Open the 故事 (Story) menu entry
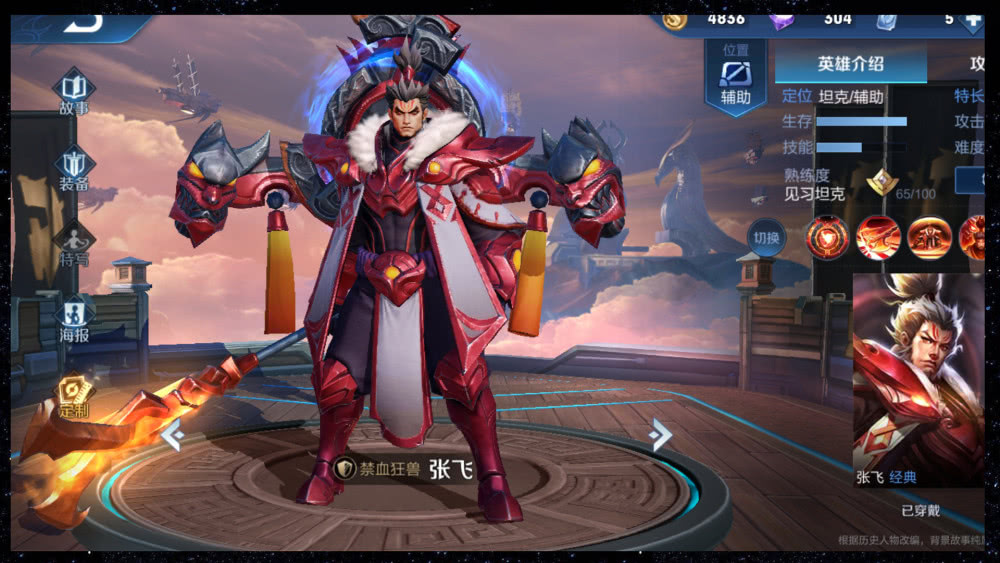The width and height of the screenshot is (1000, 563). pyautogui.click(x=74, y=91)
